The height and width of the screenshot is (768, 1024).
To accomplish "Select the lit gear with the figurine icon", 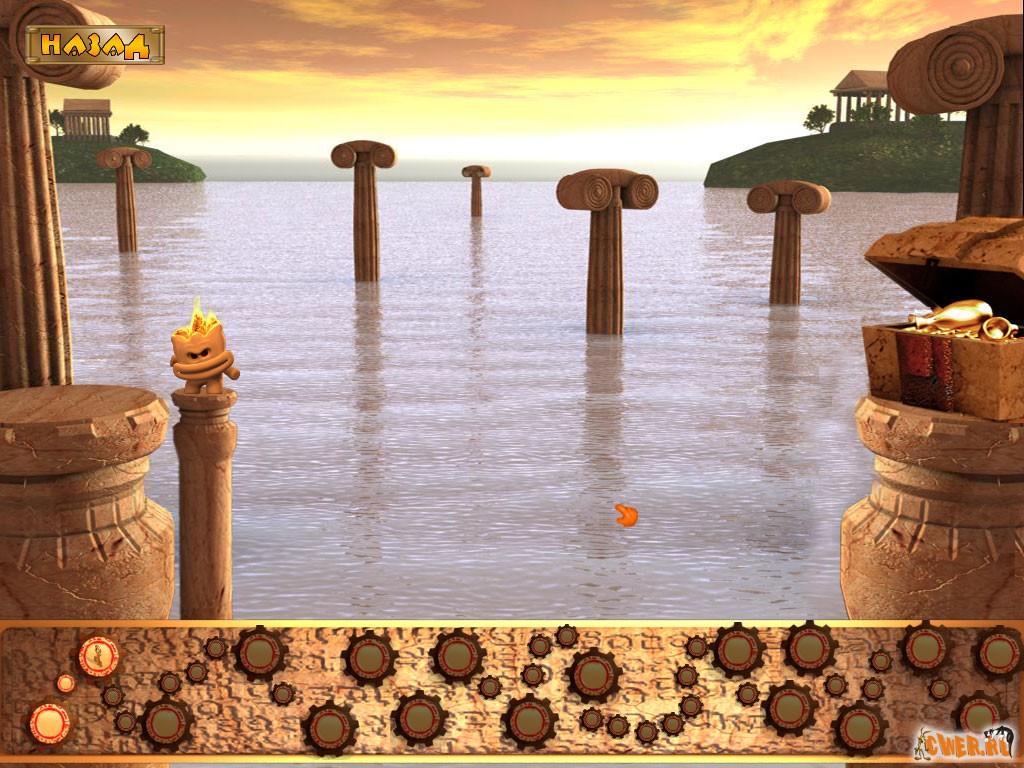I will pyautogui.click(x=98, y=656).
